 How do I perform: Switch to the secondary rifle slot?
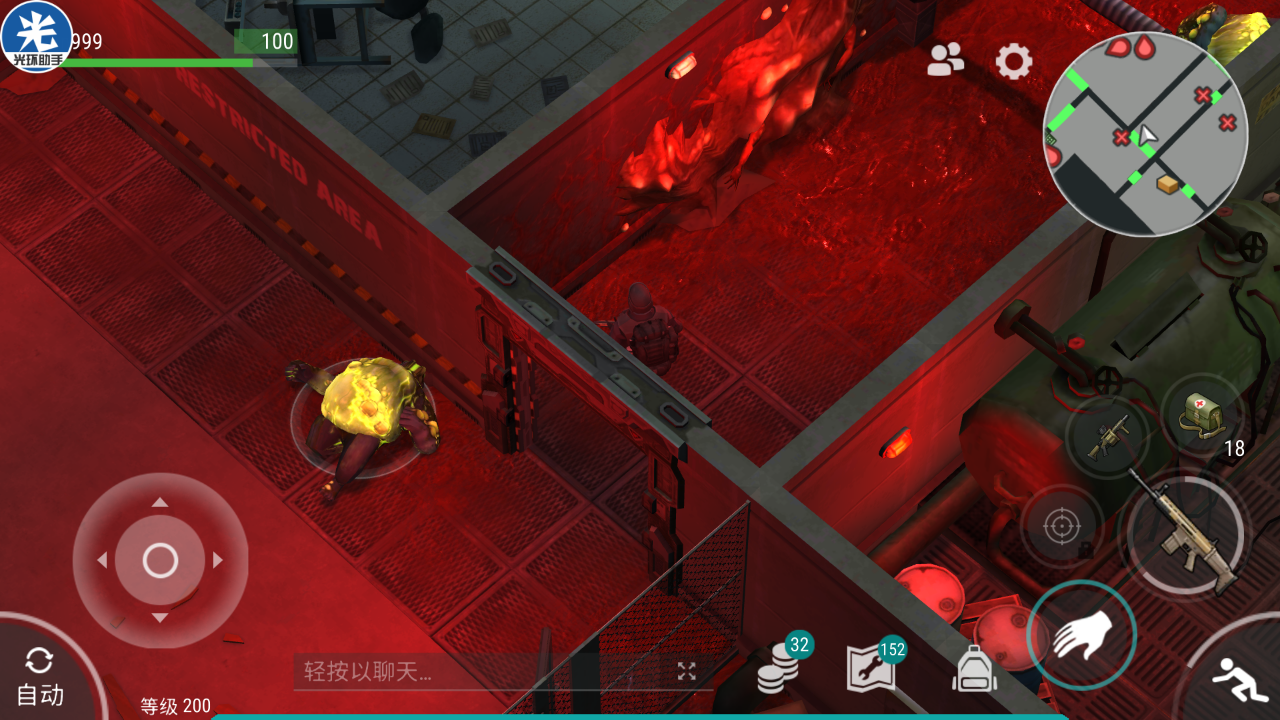tap(1108, 437)
